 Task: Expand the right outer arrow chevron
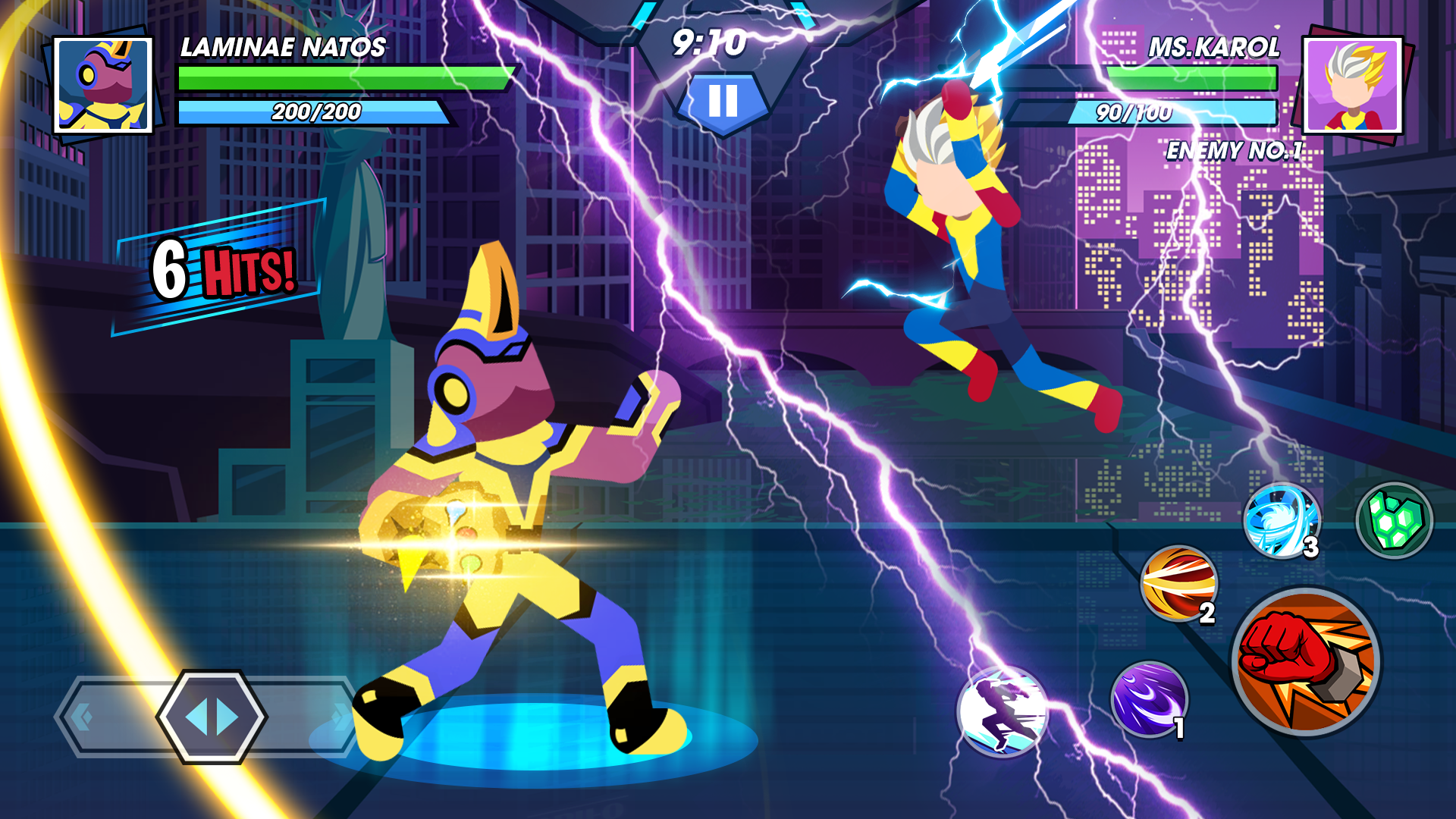(x=341, y=719)
